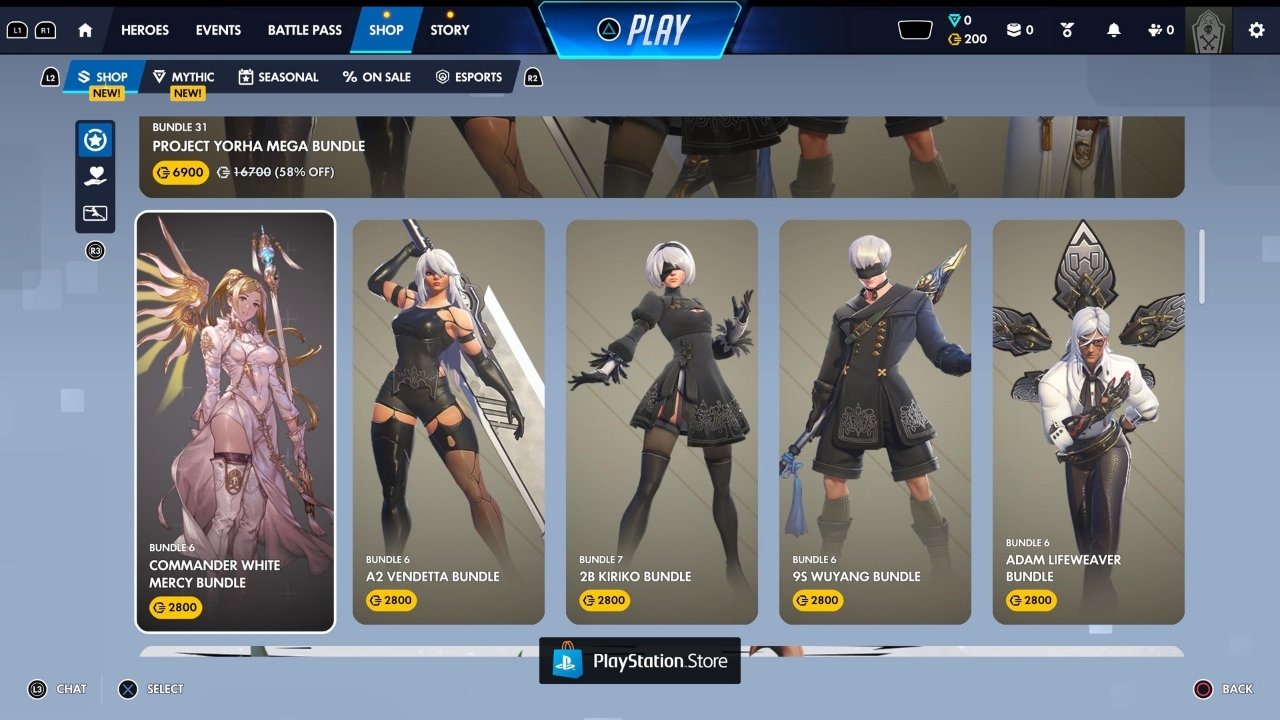This screenshot has width=1280, height=720.
Task: Choose the Commander White Mercy Bundle
Action: tap(235, 422)
